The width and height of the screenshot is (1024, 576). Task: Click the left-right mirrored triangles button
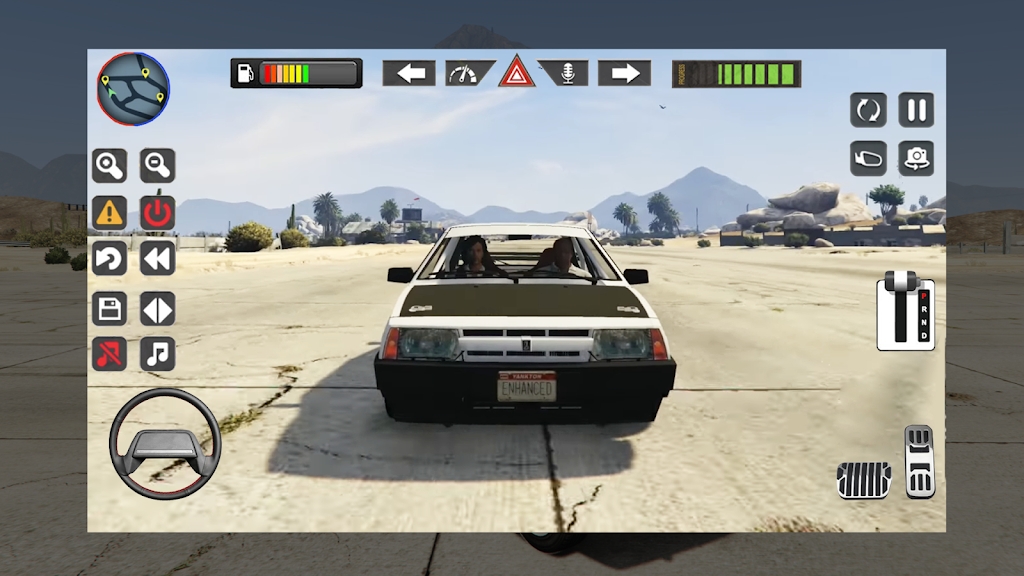(157, 308)
